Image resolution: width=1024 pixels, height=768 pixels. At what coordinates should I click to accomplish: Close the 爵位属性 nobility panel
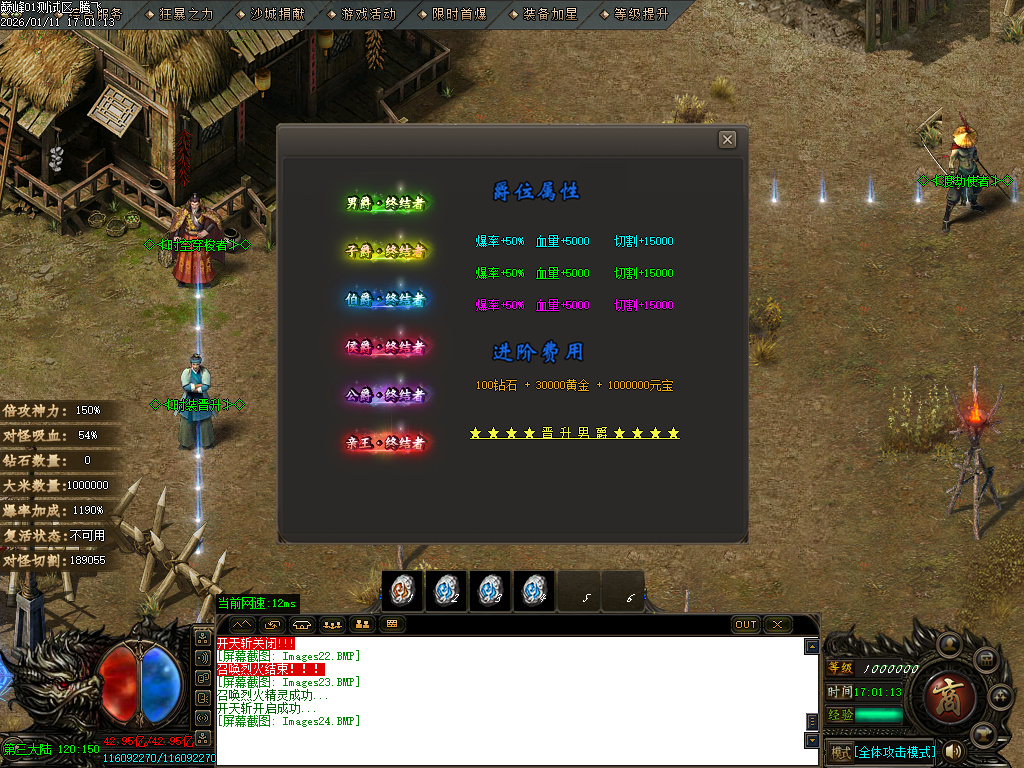pyautogui.click(x=727, y=140)
